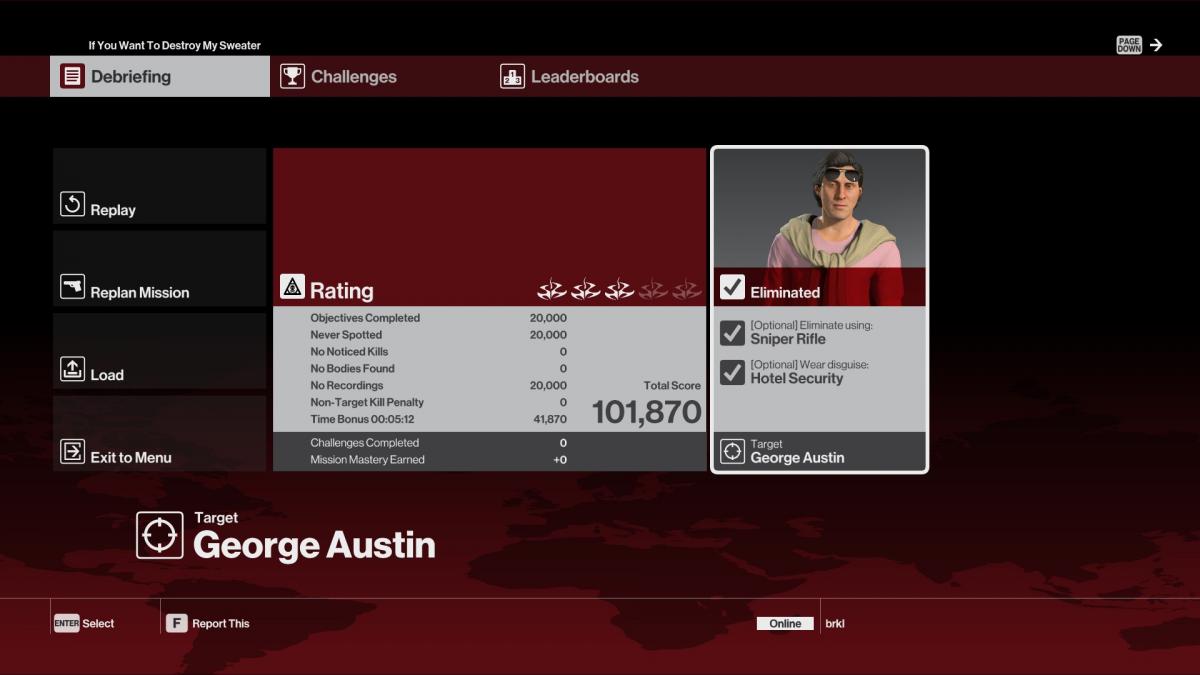
Task: Exit to Menu
Action: pos(160,434)
